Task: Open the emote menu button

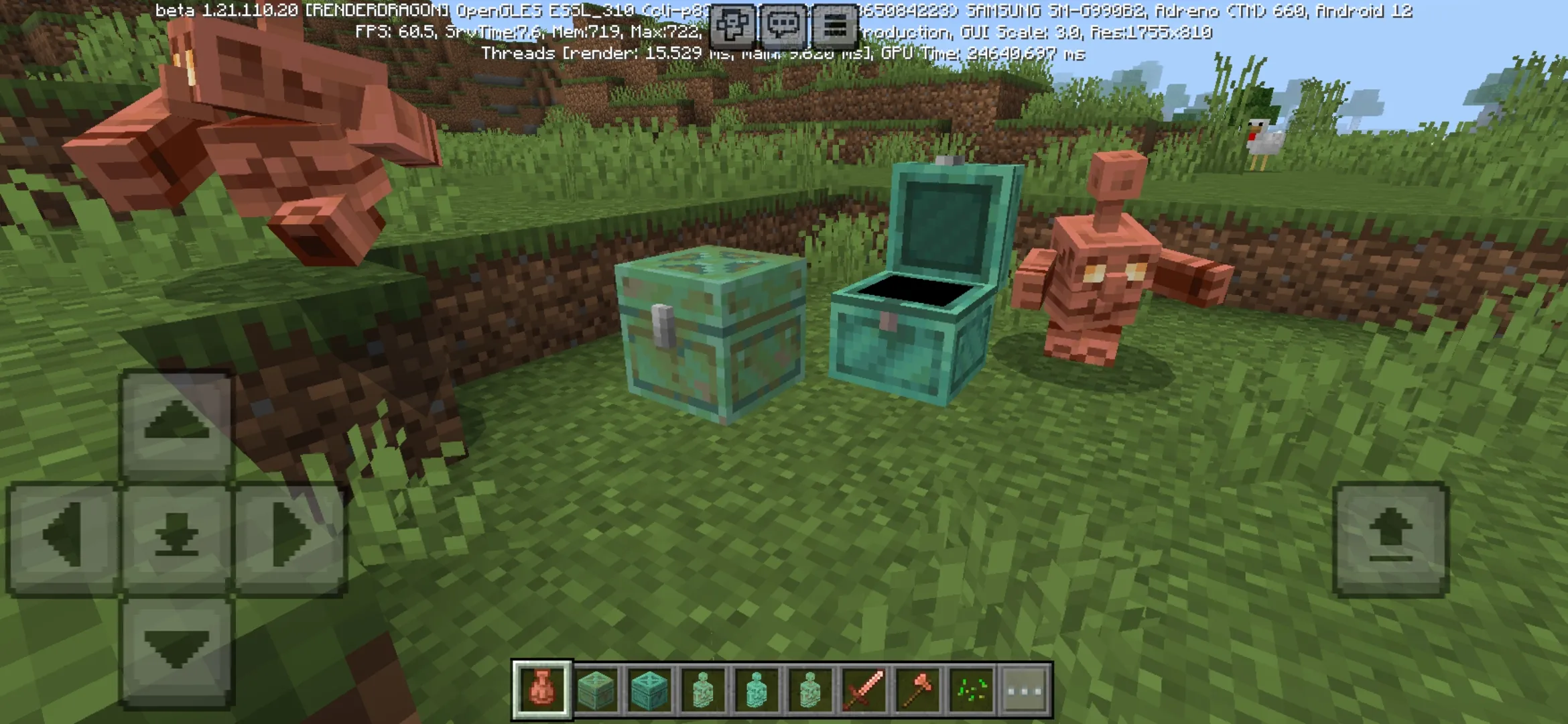Action: 731,27
